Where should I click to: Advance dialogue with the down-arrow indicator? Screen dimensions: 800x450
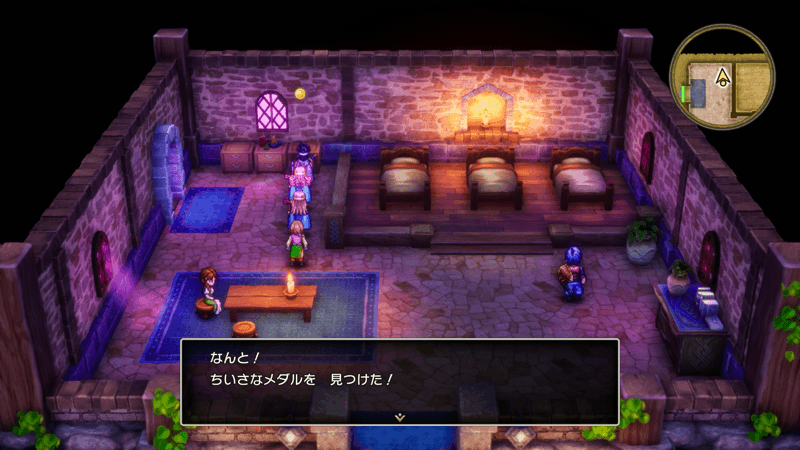[x=399, y=416]
